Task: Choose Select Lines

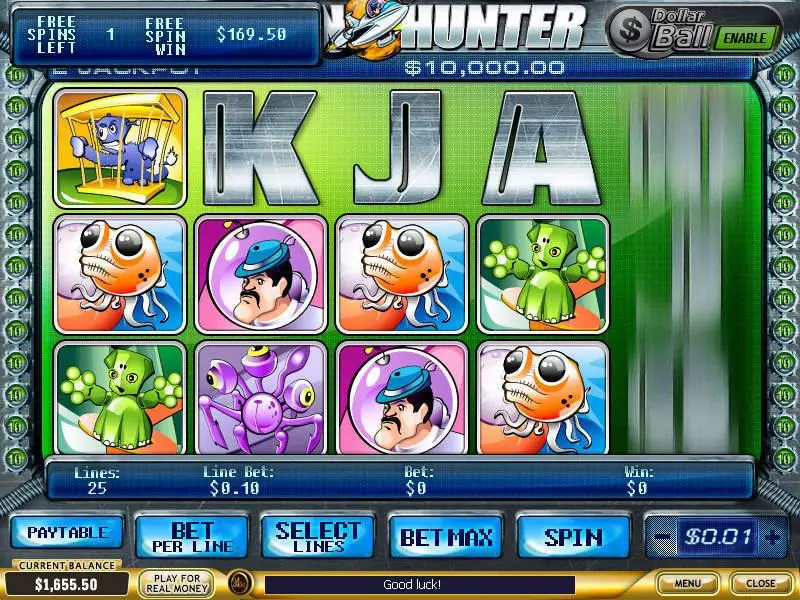Action: (318, 537)
